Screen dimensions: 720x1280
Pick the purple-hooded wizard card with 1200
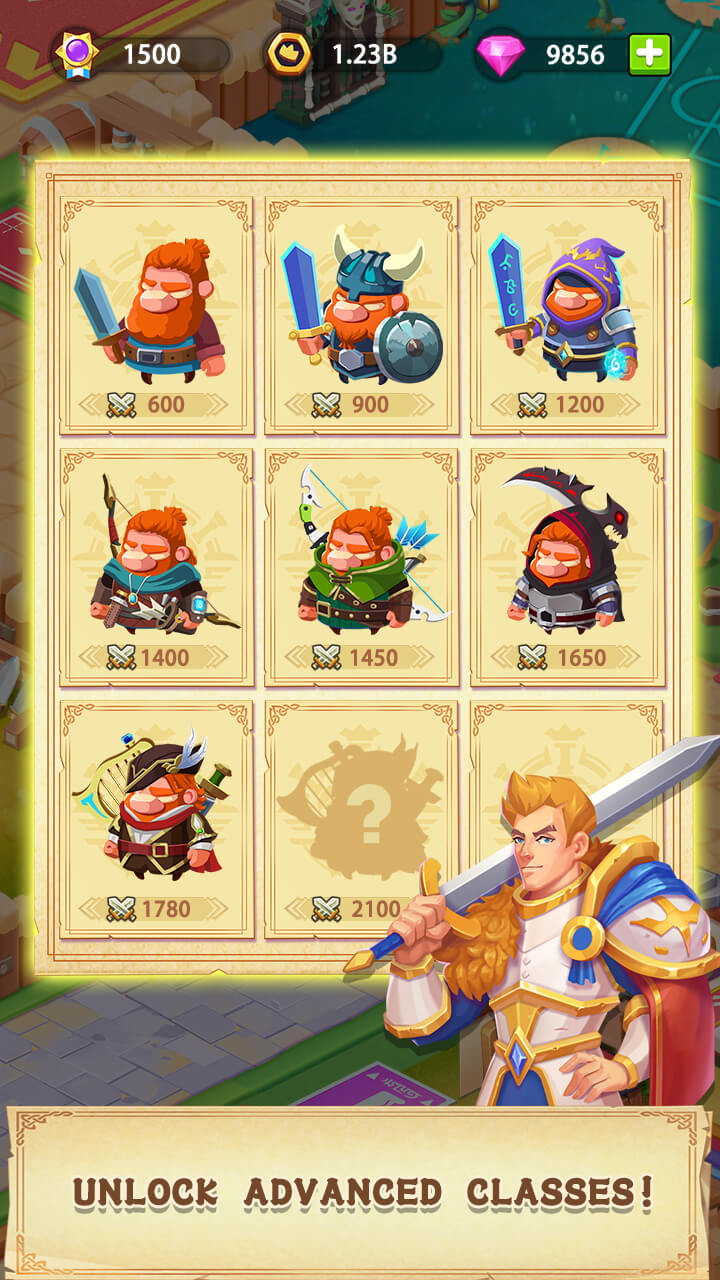point(567,315)
